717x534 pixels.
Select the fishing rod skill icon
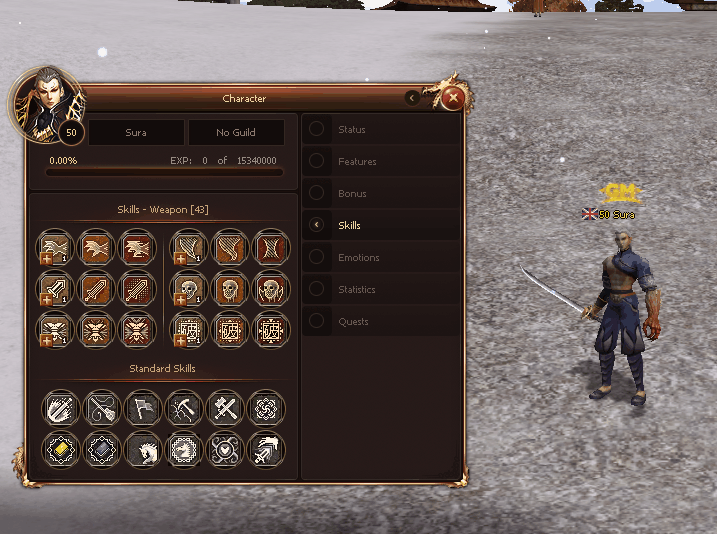tap(101, 408)
